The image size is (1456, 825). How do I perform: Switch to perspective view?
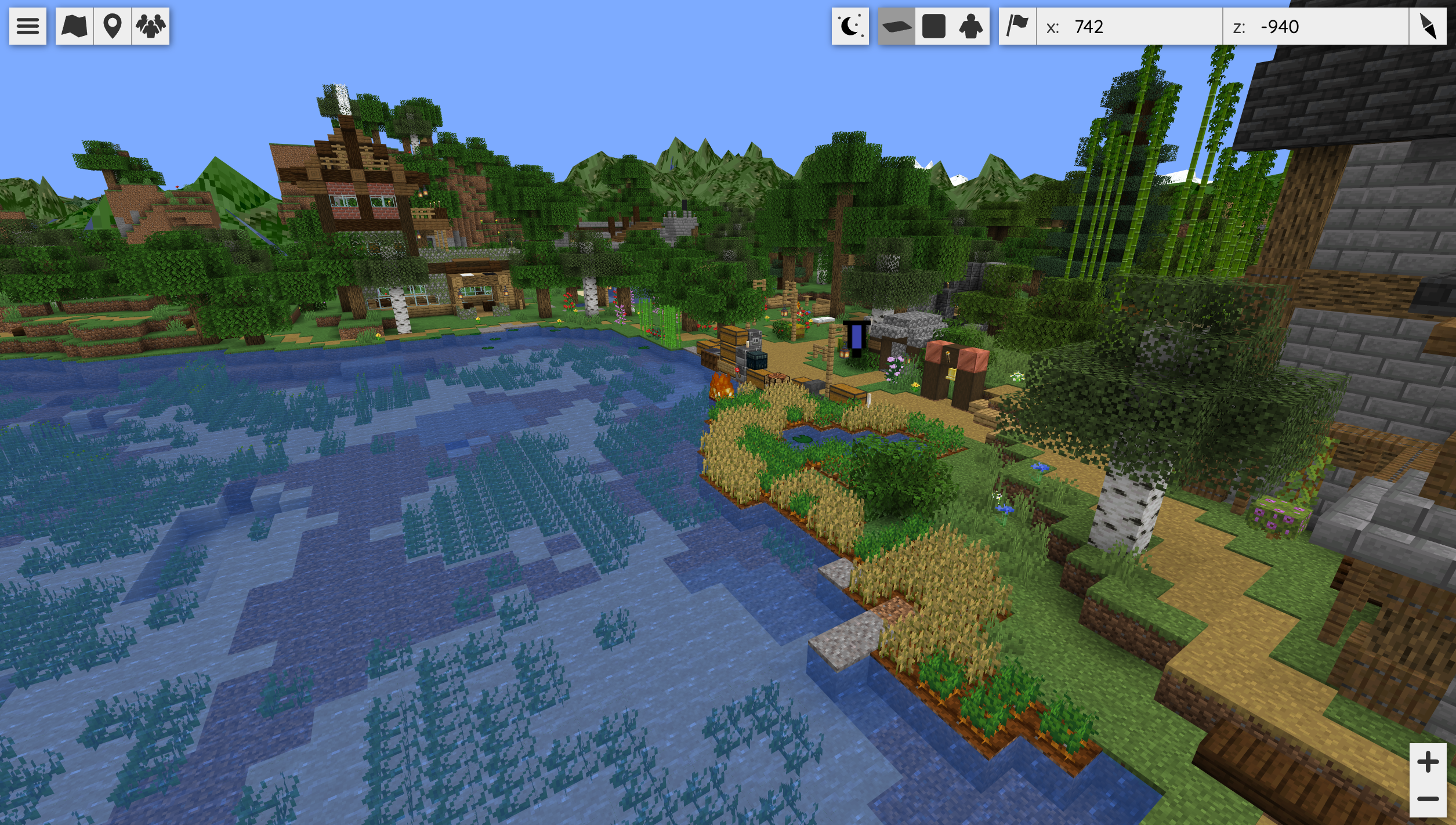coord(896,26)
